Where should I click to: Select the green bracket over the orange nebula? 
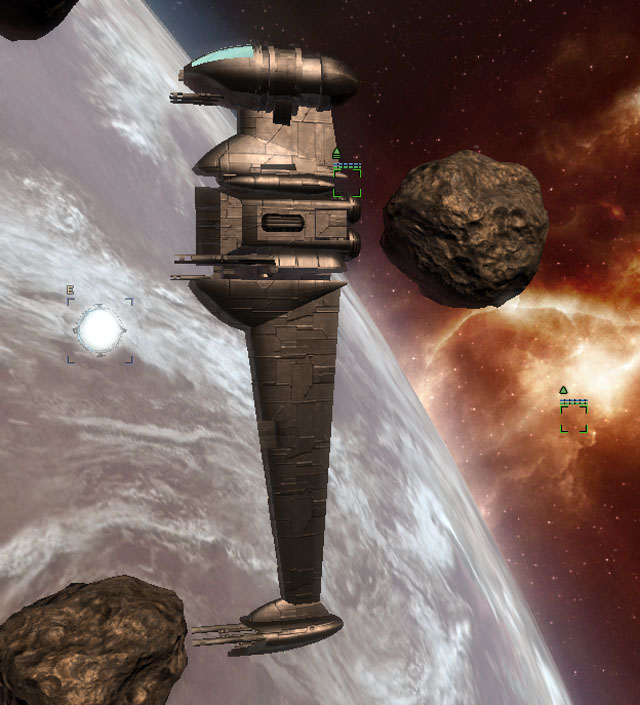point(573,418)
